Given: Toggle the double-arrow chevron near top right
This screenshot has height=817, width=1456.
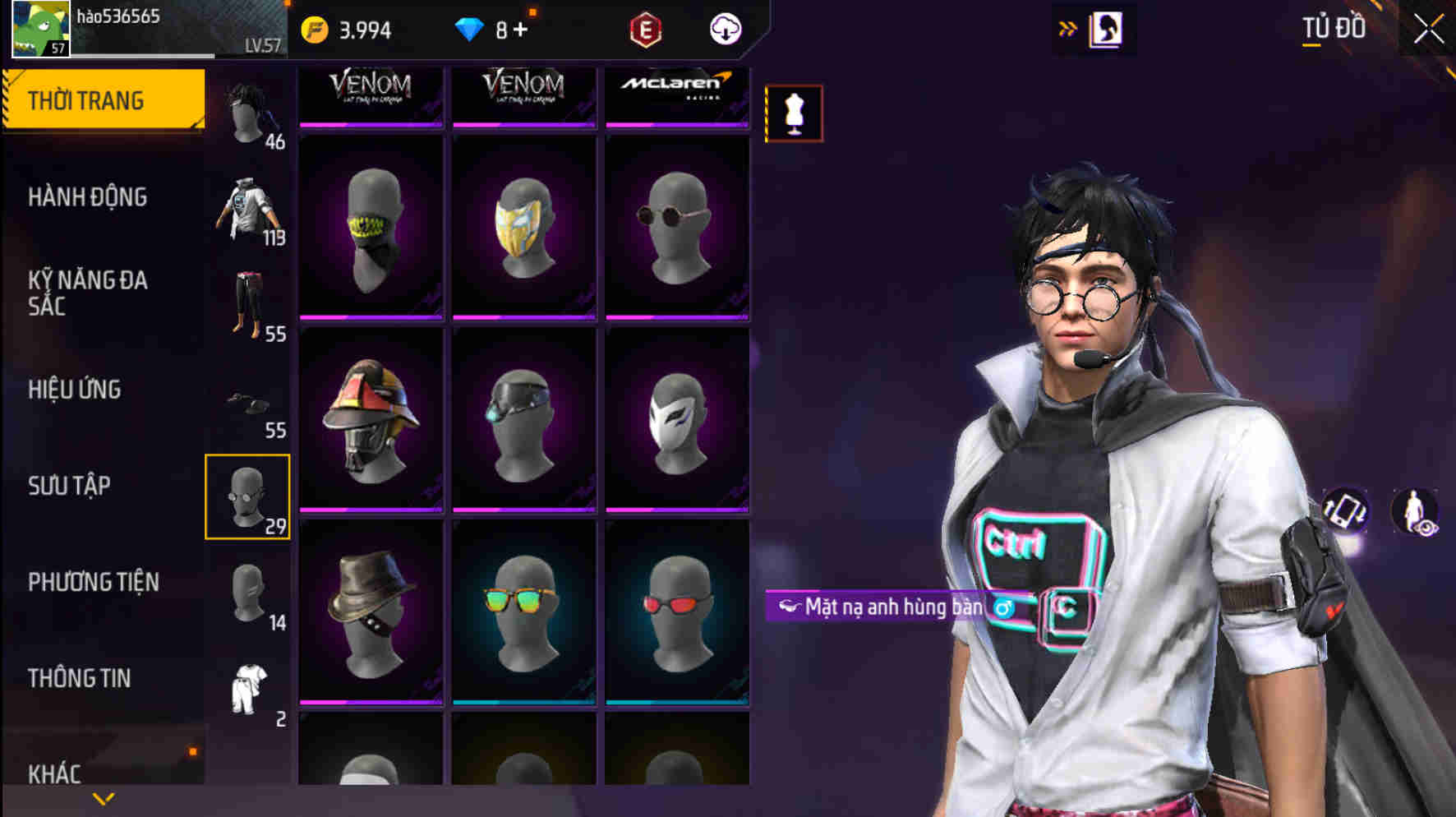Looking at the screenshot, I should (x=1069, y=25).
